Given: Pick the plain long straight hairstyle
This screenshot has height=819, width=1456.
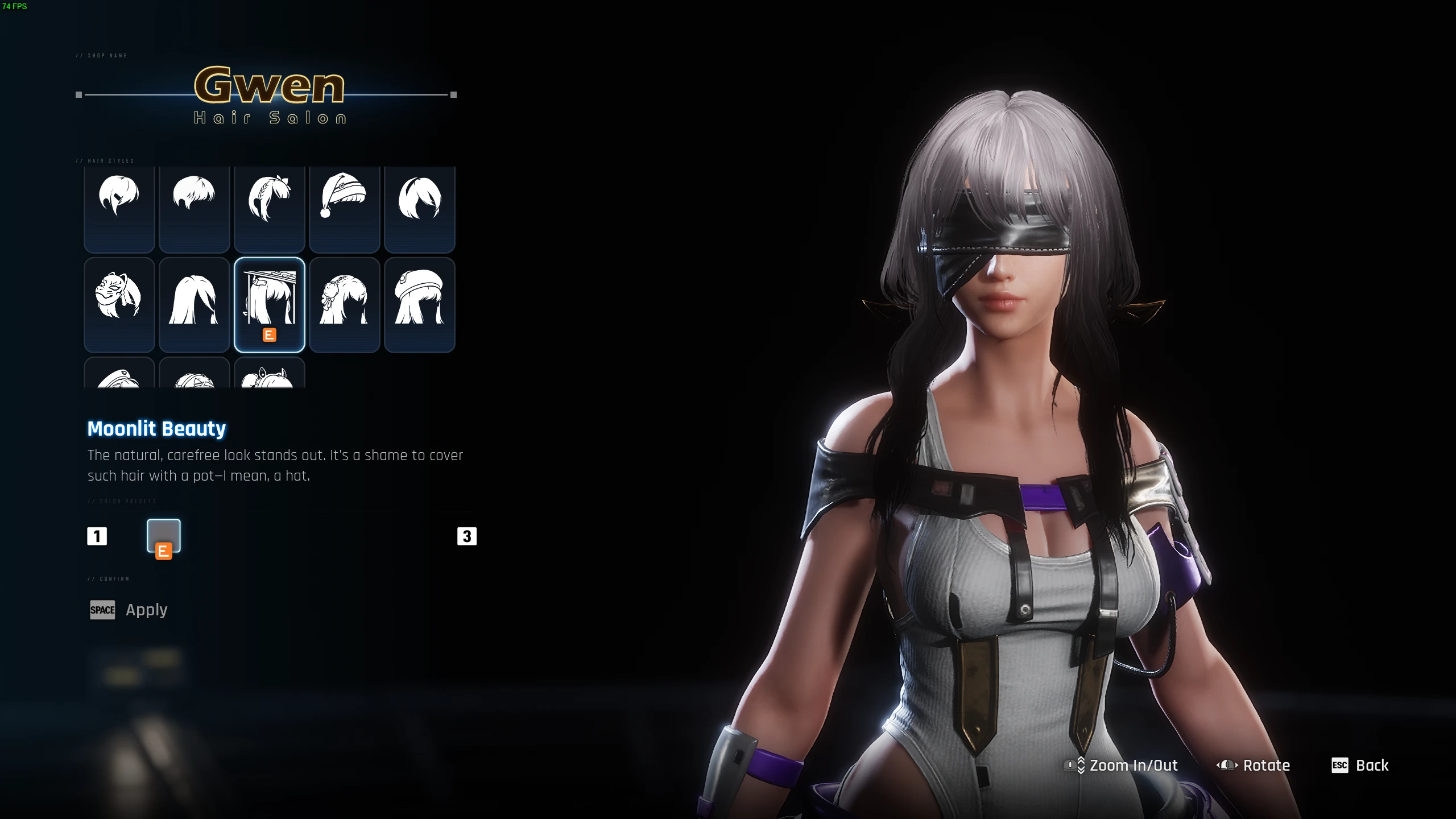Looking at the screenshot, I should [194, 304].
